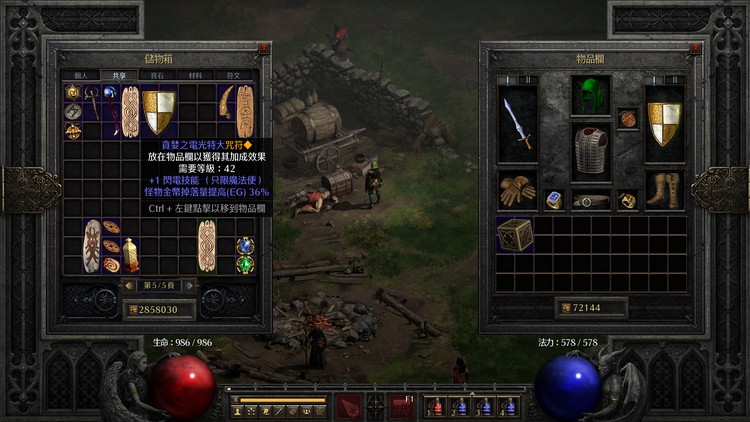The image size is (750, 422).
Task: Close the stash window
Action: [x=264, y=48]
